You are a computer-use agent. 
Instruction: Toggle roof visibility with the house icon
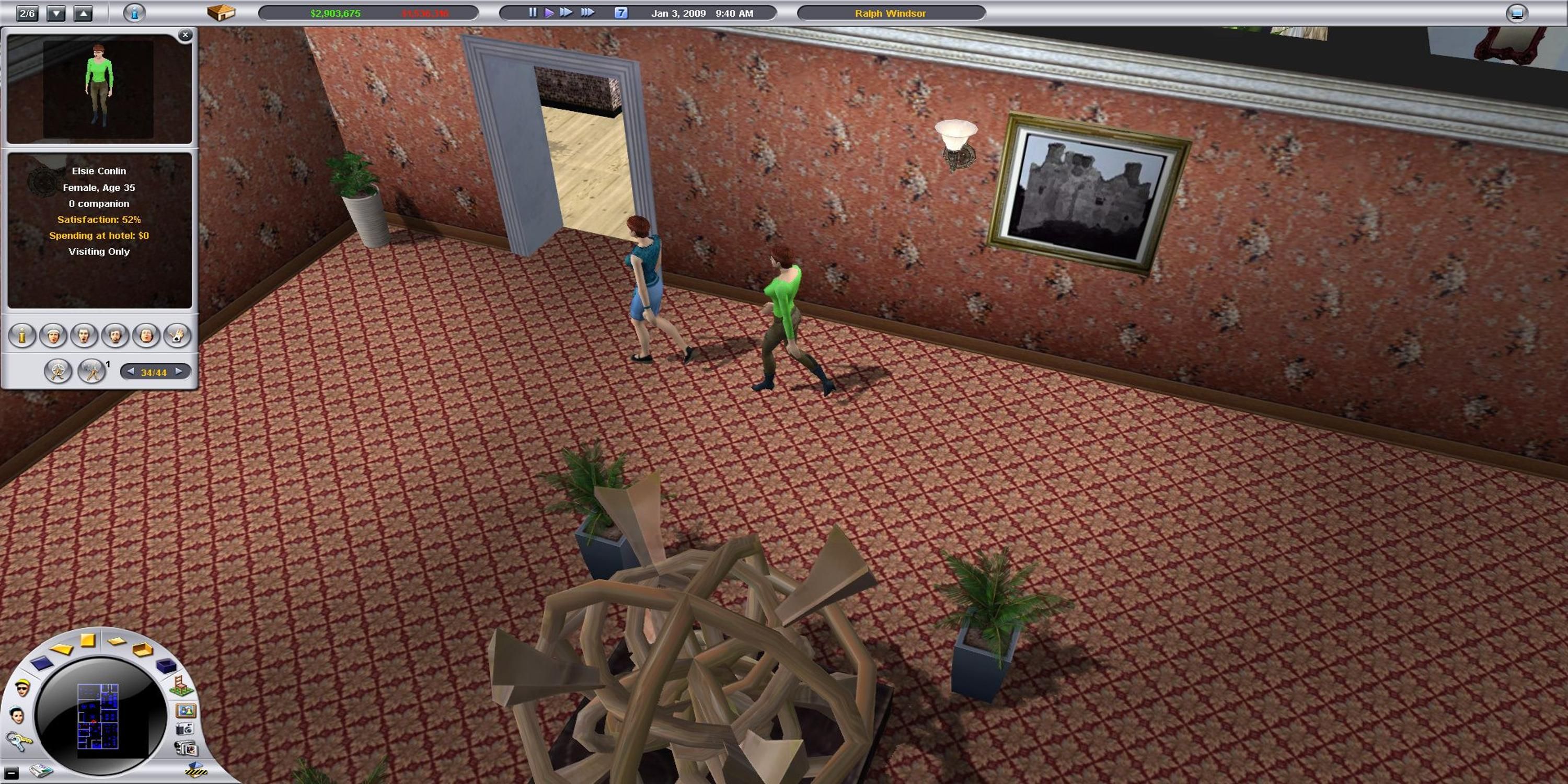222,13
